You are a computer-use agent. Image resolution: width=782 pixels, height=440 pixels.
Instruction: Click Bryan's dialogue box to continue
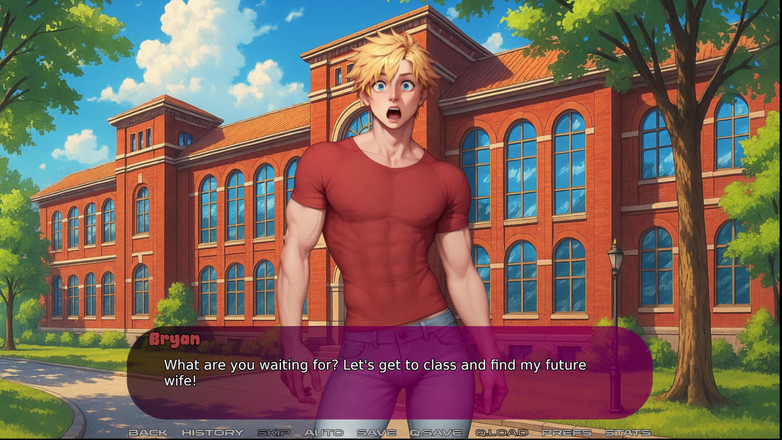click(x=390, y=372)
